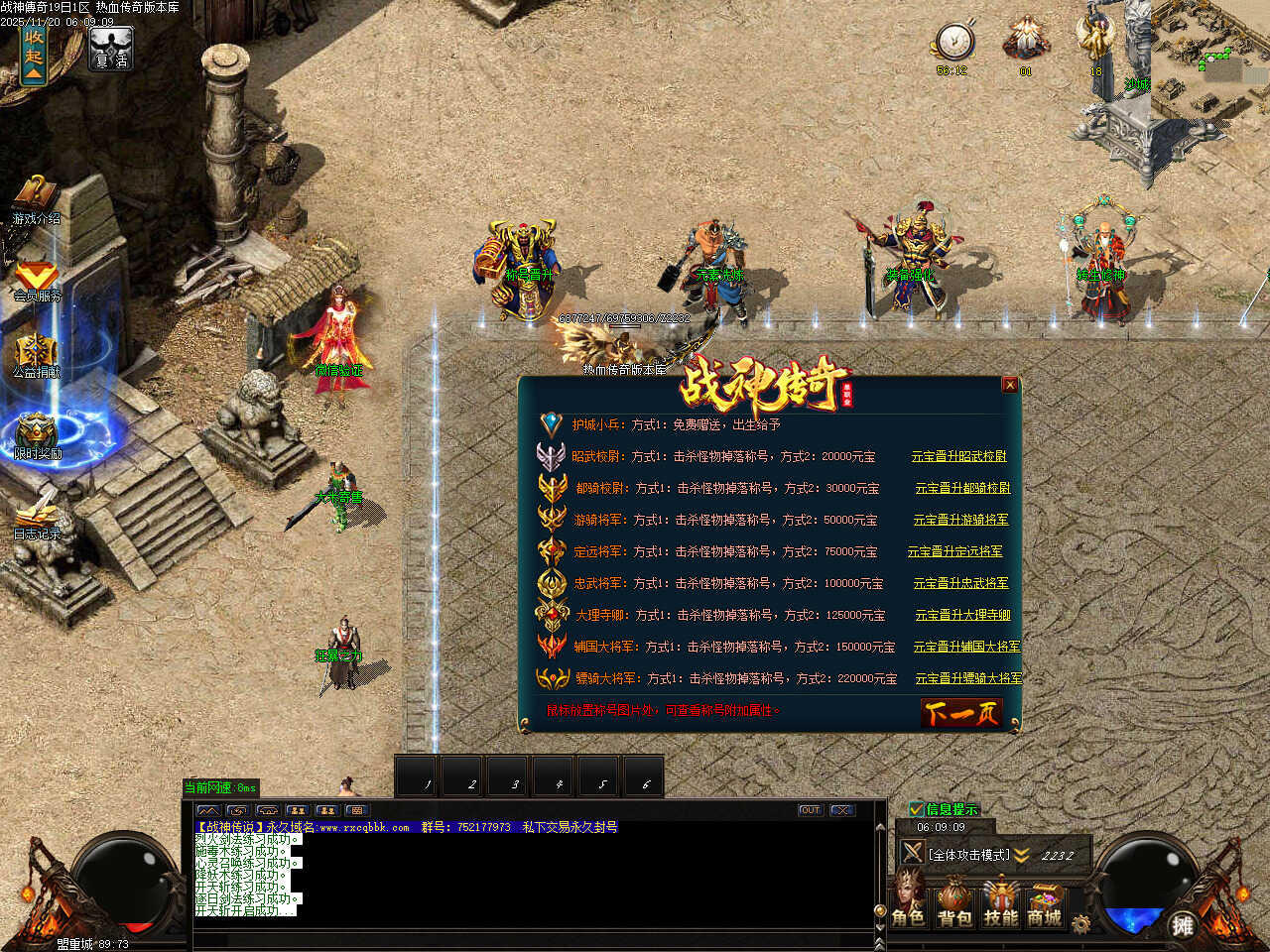Collapse the side menu with 收起
The image size is (1270, 952).
click(x=34, y=54)
